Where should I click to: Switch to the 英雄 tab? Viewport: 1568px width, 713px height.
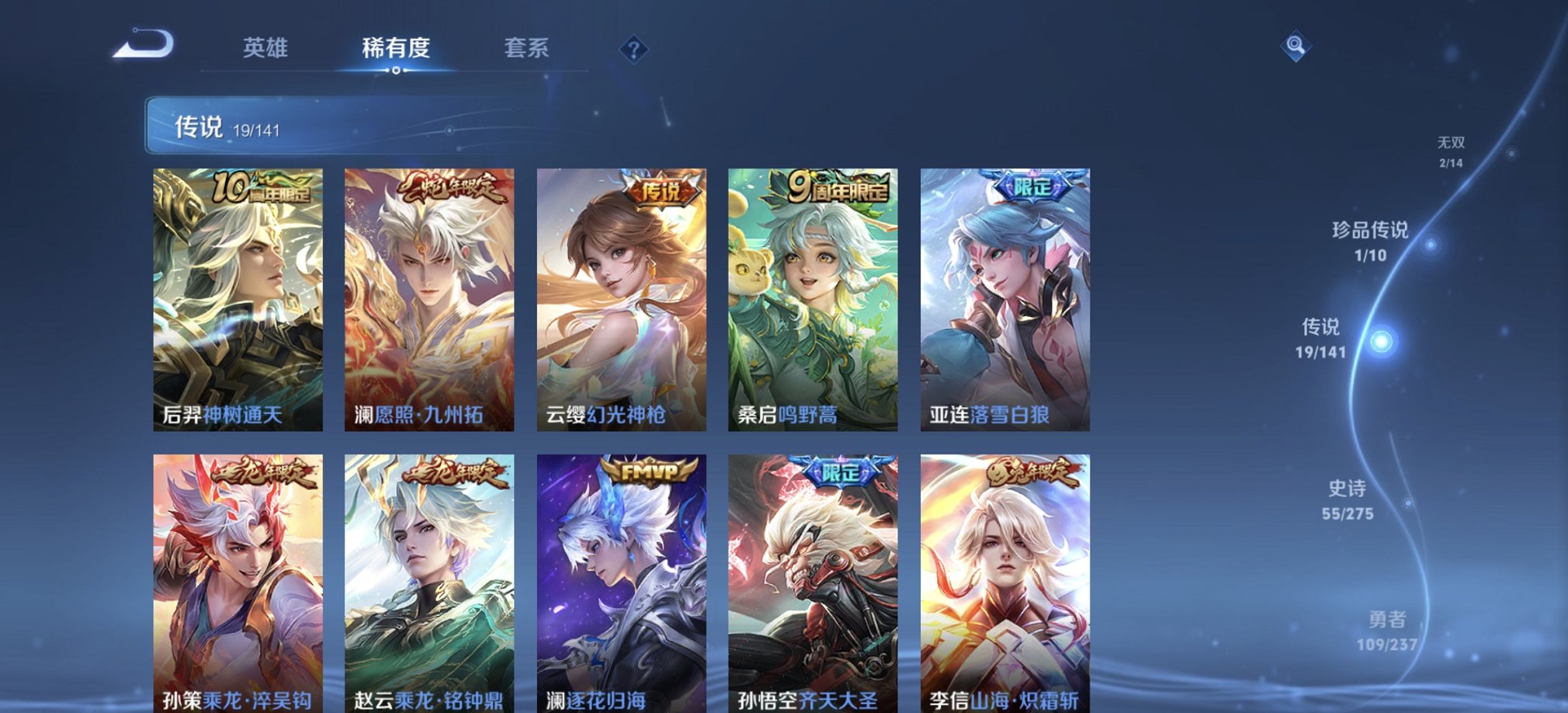264,48
